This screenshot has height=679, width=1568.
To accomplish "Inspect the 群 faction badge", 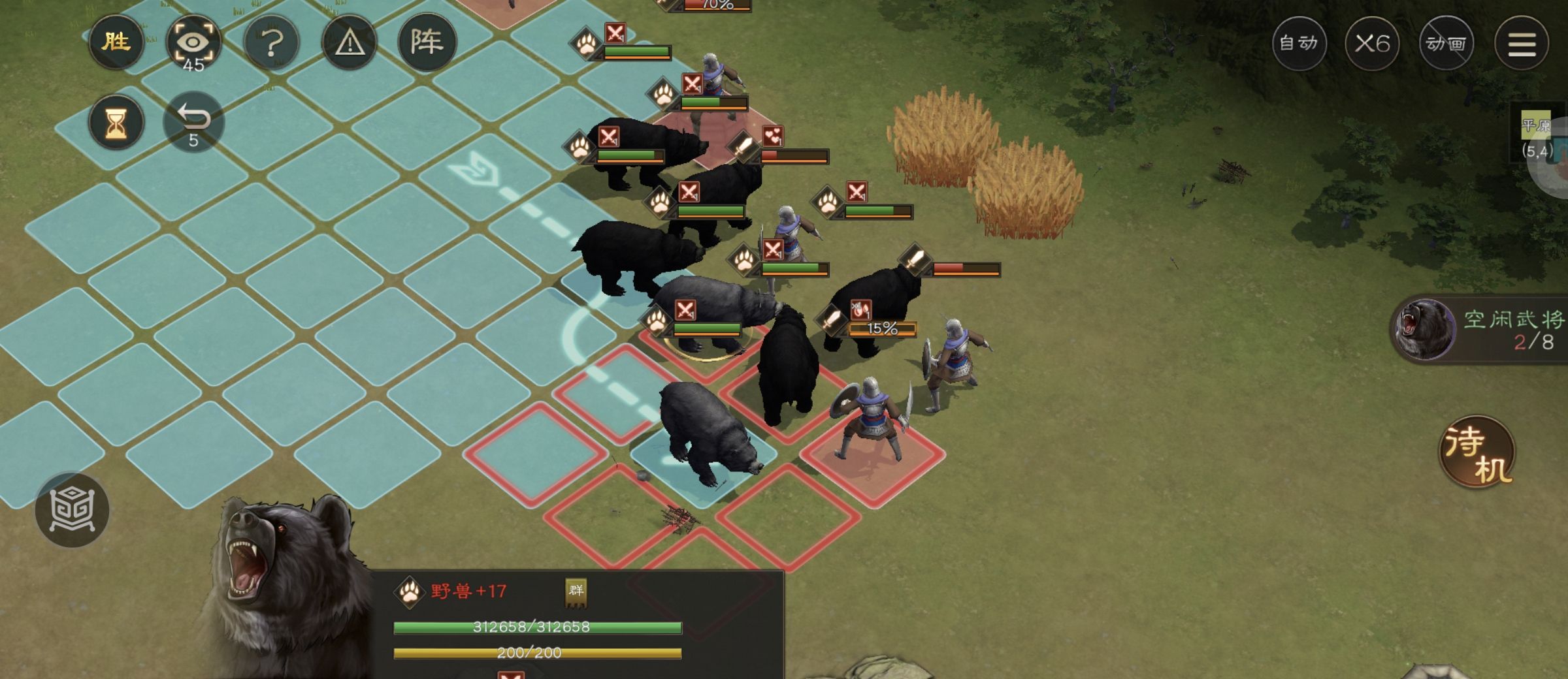I will coord(576,592).
